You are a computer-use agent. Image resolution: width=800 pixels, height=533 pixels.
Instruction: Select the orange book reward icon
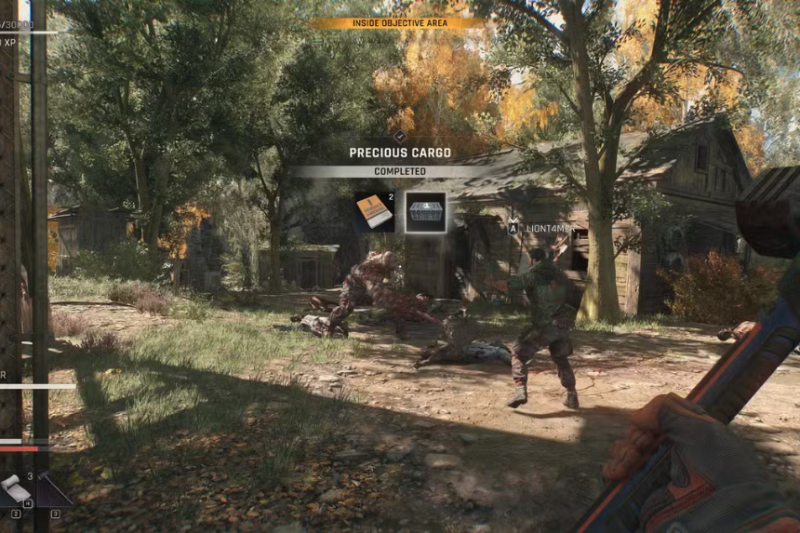click(374, 213)
